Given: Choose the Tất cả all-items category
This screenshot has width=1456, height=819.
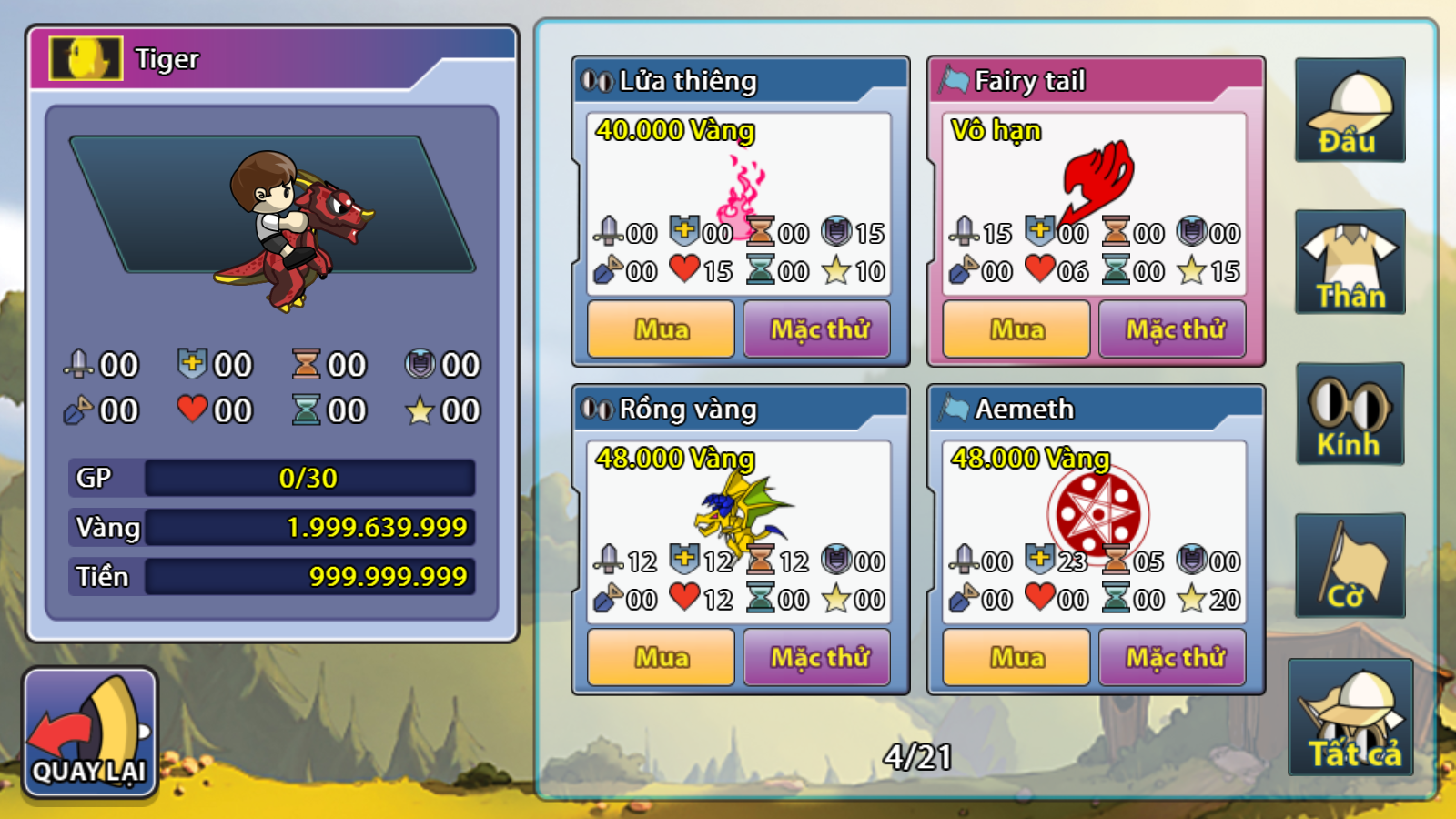Looking at the screenshot, I should 1350,718.
